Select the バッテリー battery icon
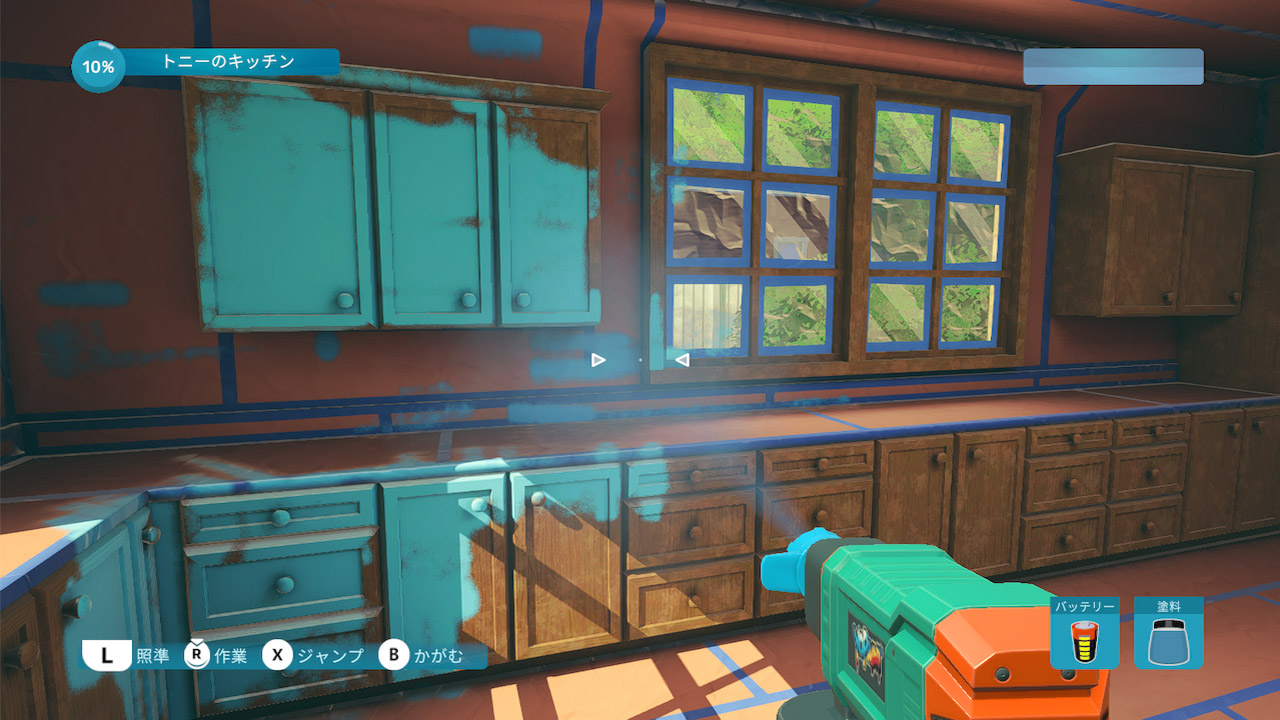The height and width of the screenshot is (720, 1280). pos(1084,640)
